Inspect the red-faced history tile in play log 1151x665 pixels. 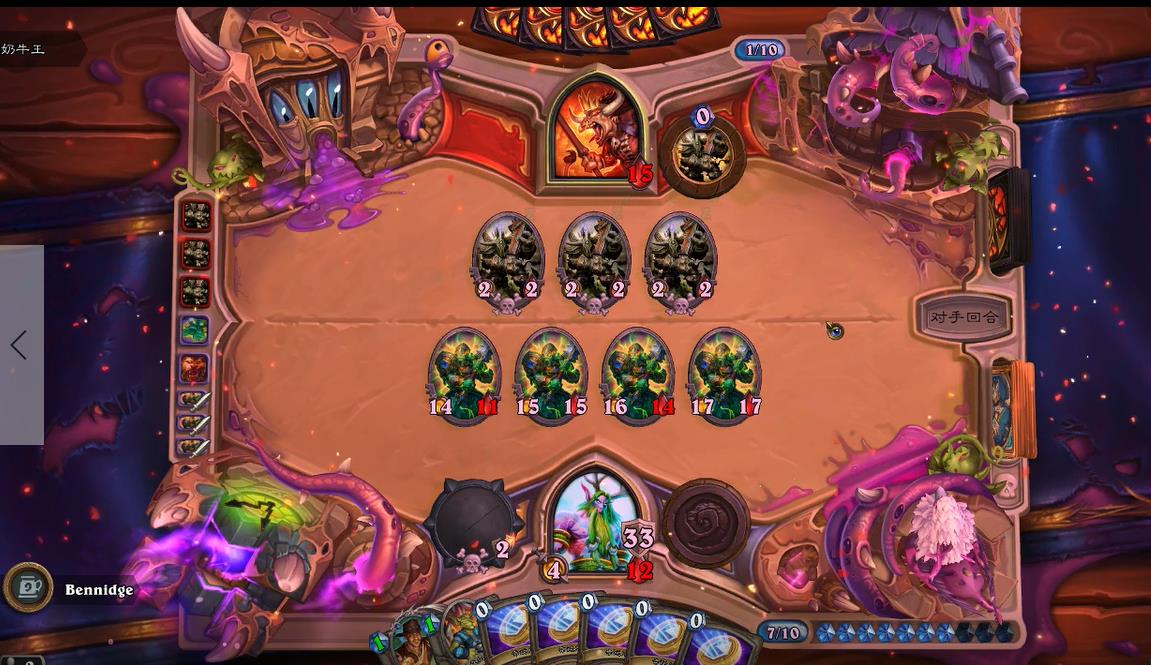(x=194, y=367)
